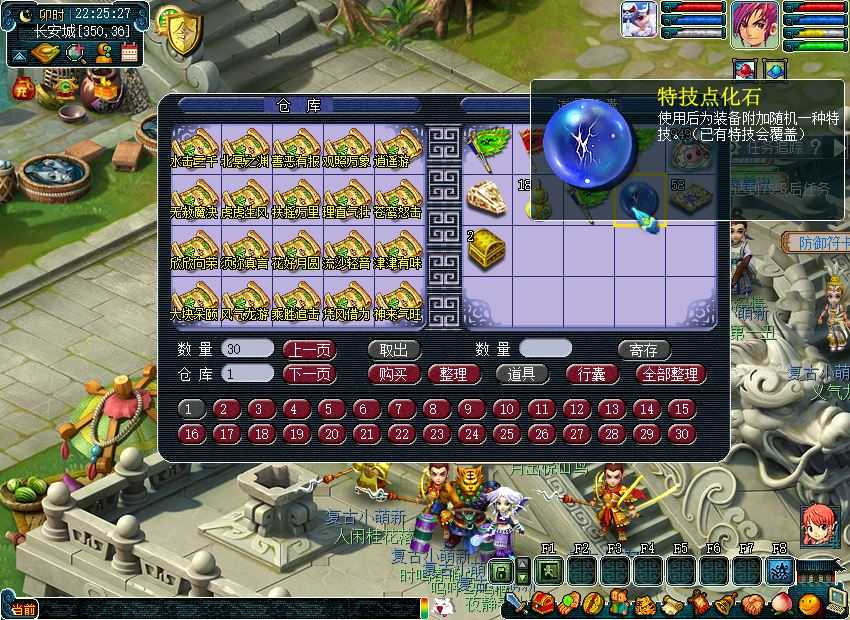
Task: Select the blue 特技点化石 orb in the bag
Action: pos(638,199)
